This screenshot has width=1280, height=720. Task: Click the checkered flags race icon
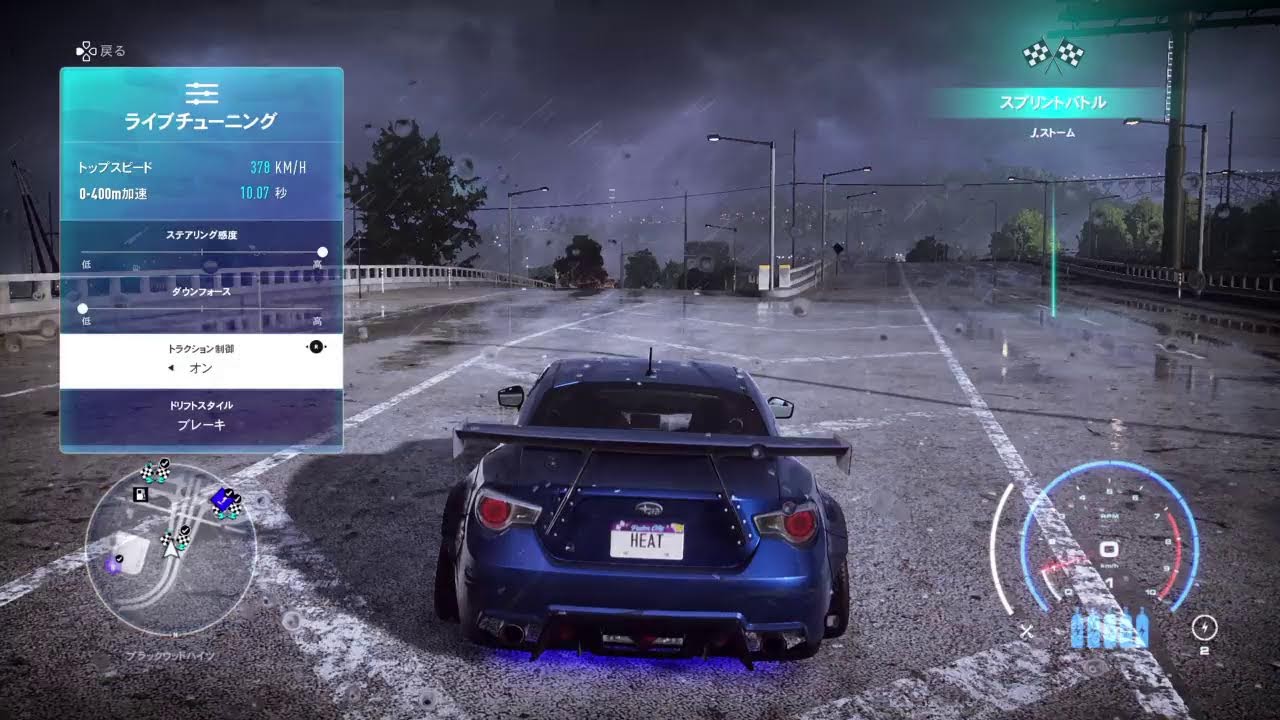(1053, 54)
